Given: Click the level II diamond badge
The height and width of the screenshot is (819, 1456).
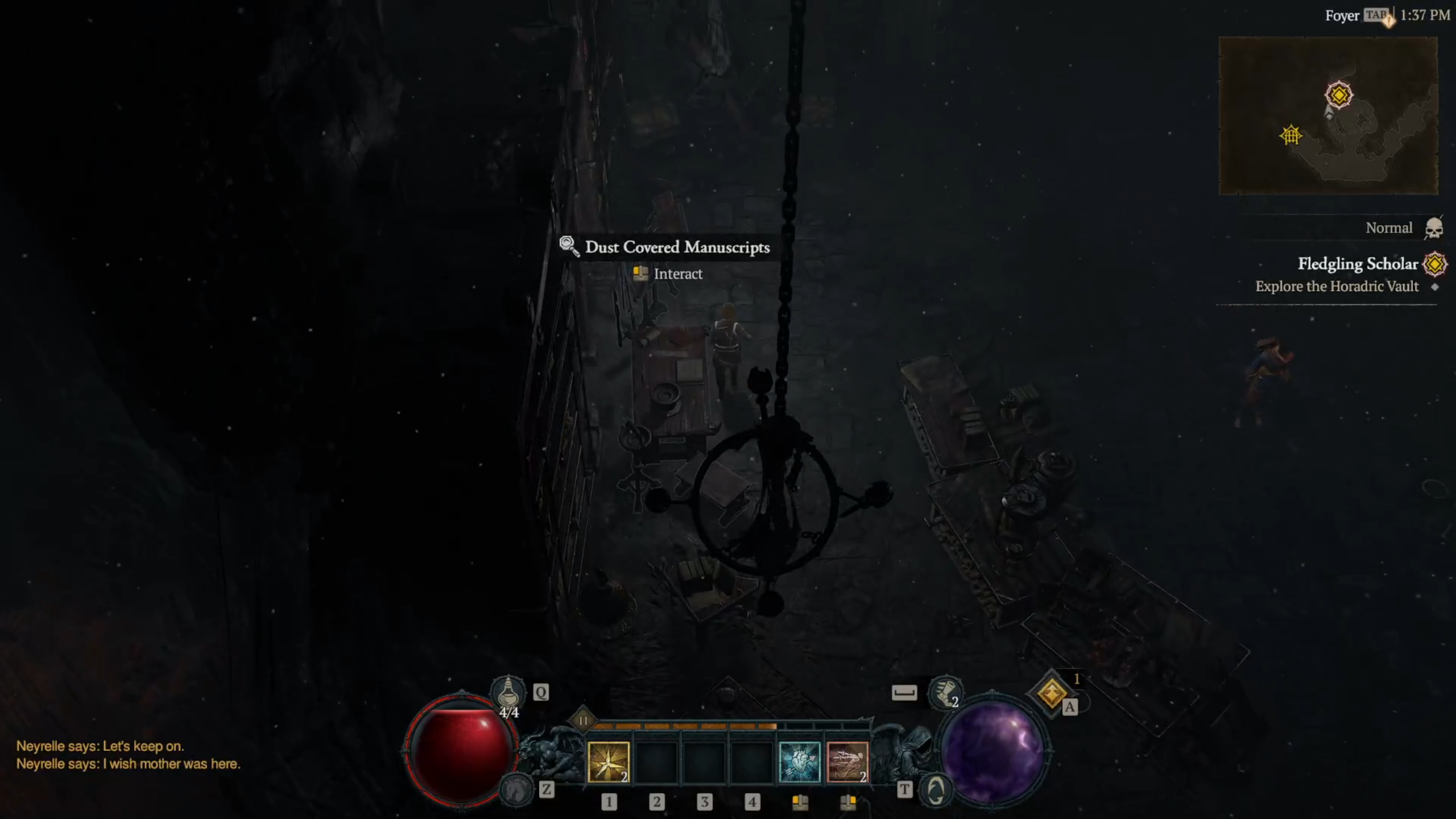Looking at the screenshot, I should click(583, 721).
